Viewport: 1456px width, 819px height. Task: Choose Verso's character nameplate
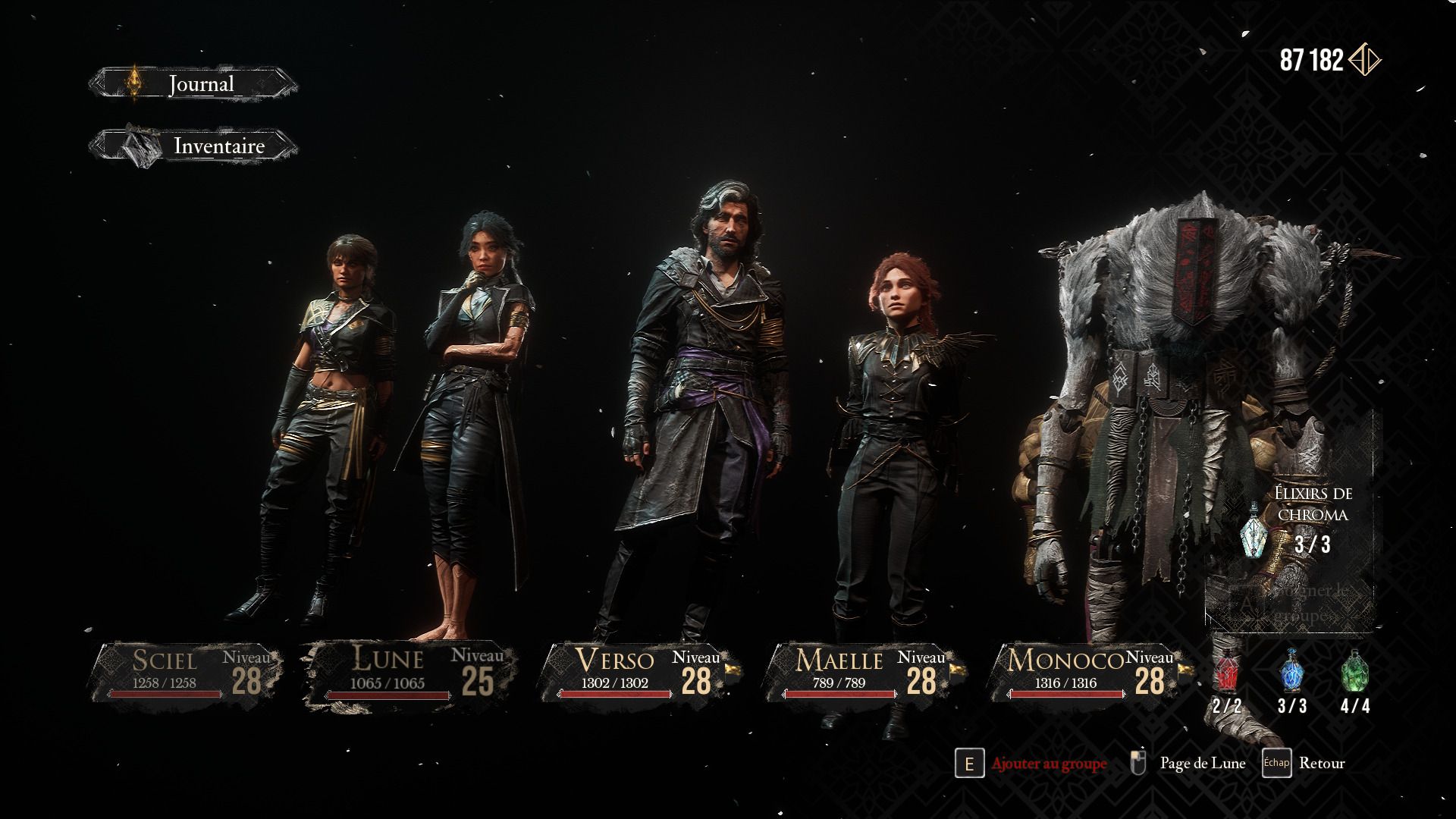click(x=635, y=673)
